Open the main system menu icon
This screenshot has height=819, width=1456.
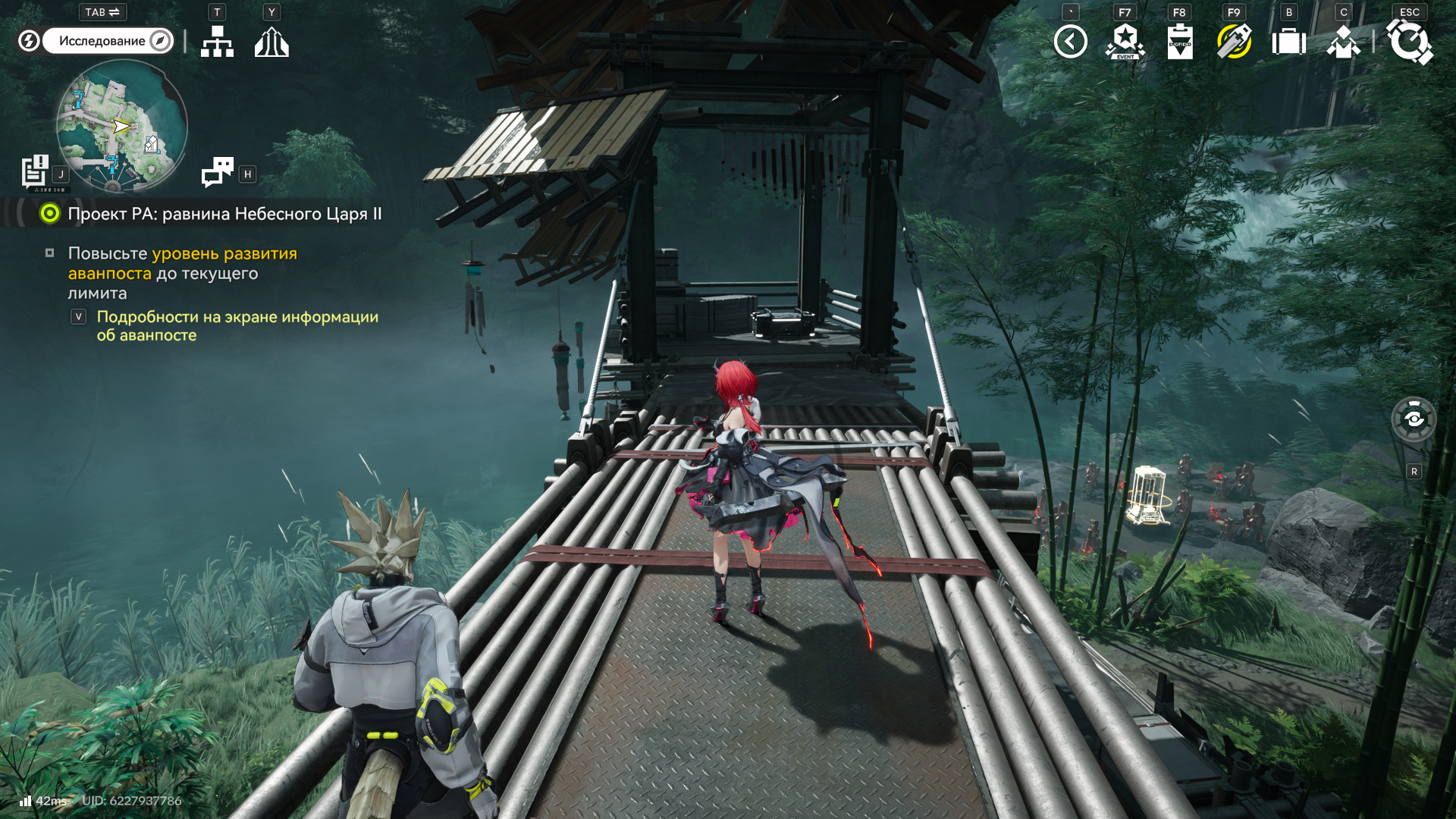click(x=1409, y=42)
